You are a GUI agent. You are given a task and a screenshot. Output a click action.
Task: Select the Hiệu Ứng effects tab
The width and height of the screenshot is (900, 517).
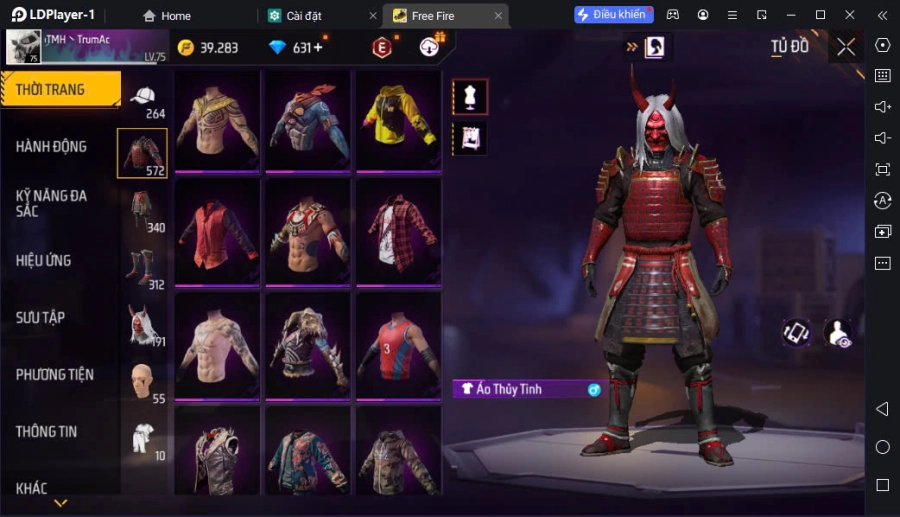click(44, 260)
